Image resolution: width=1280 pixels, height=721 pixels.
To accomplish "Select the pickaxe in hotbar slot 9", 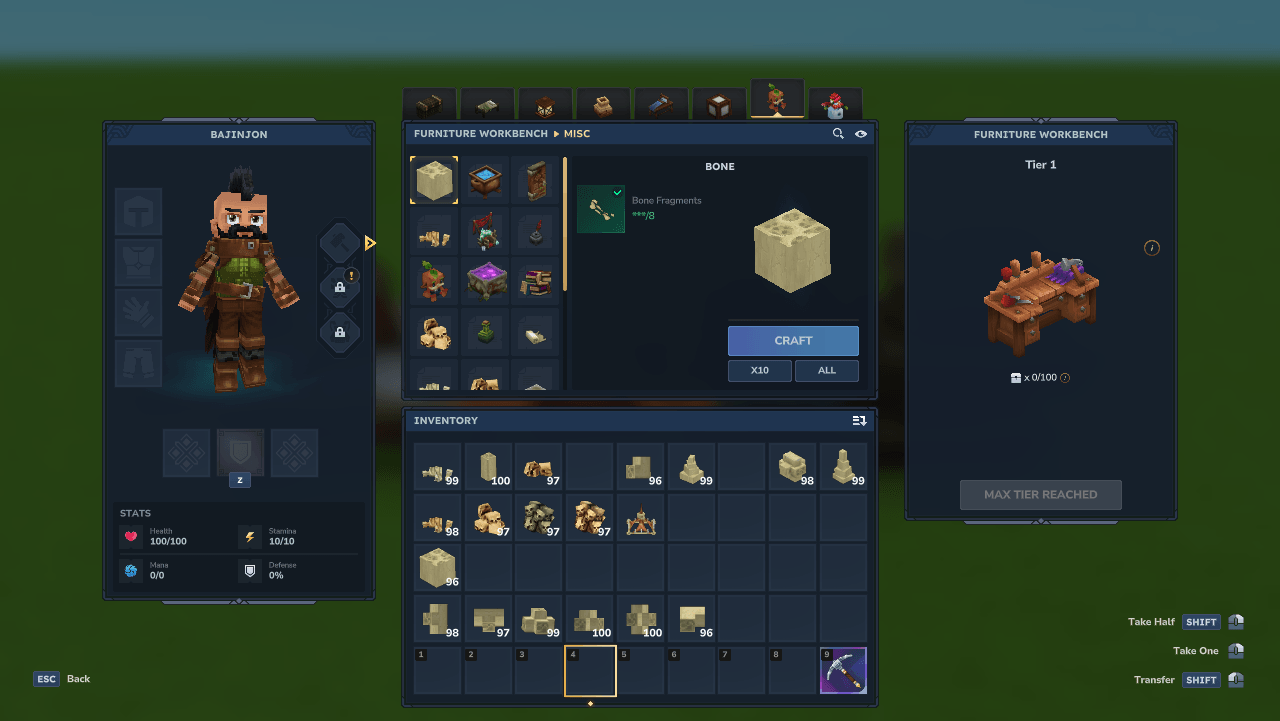I will point(843,671).
